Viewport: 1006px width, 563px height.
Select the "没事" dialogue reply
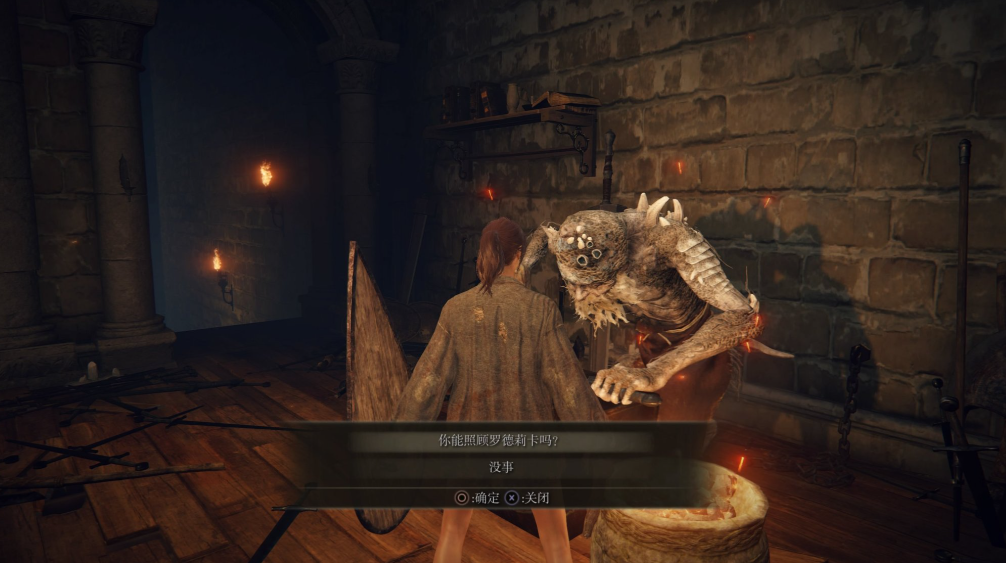tap(503, 466)
